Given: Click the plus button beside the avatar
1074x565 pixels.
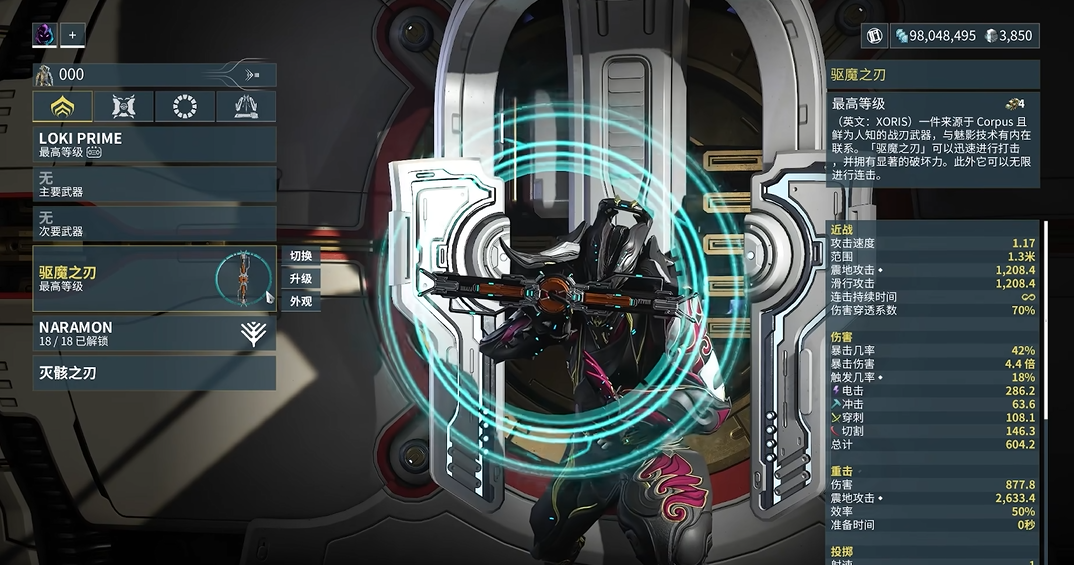Looking at the screenshot, I should coord(72,36).
